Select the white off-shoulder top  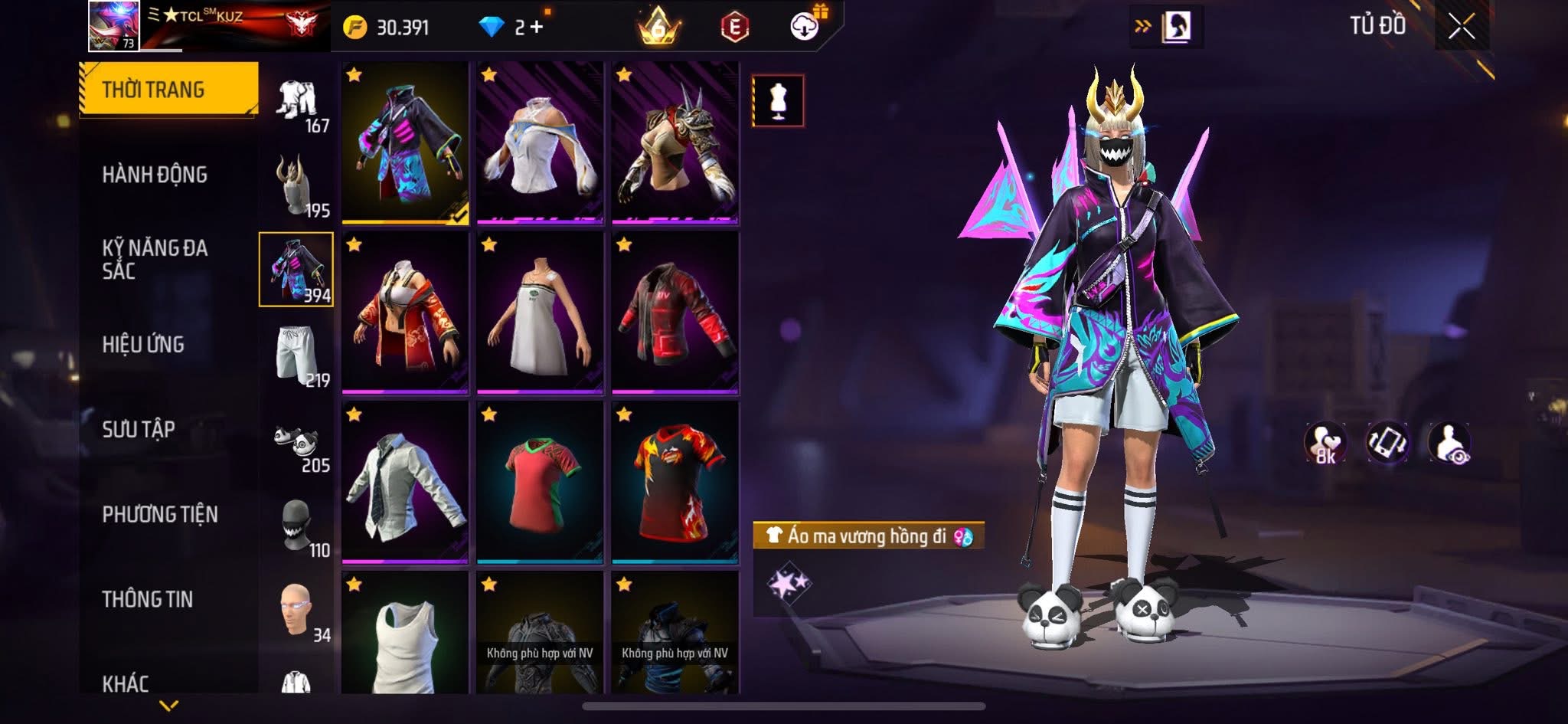[540, 143]
